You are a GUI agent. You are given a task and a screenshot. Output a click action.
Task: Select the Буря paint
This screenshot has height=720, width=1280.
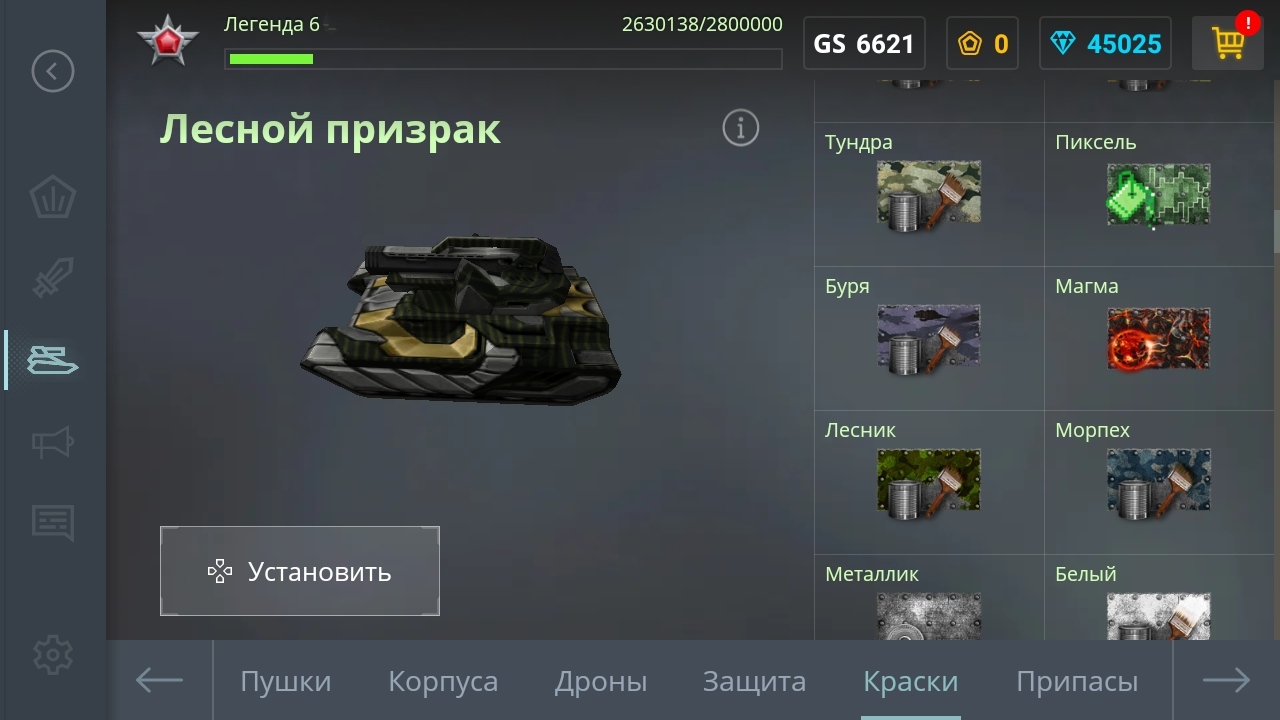click(x=929, y=338)
